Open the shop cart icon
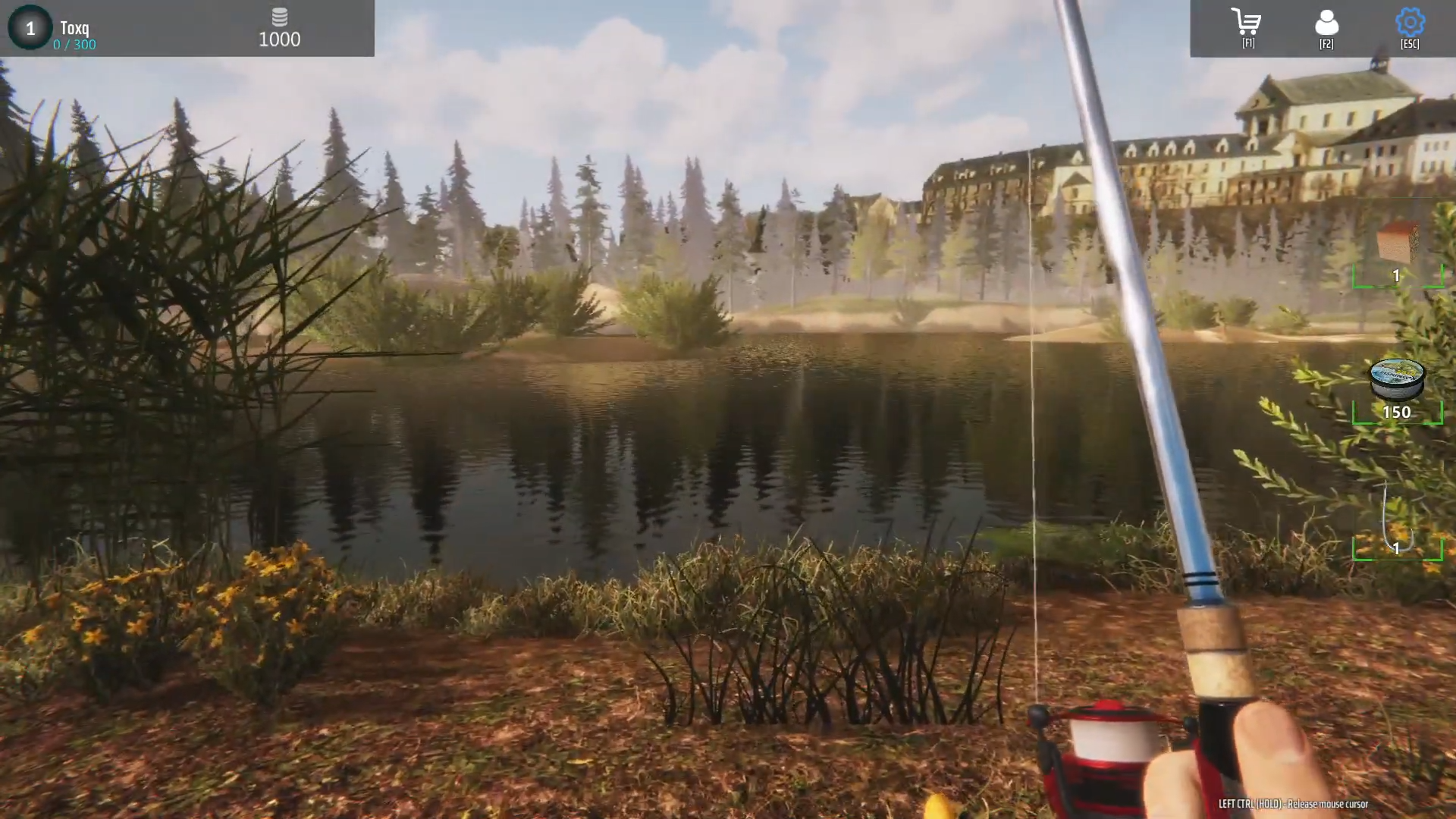 (x=1247, y=24)
